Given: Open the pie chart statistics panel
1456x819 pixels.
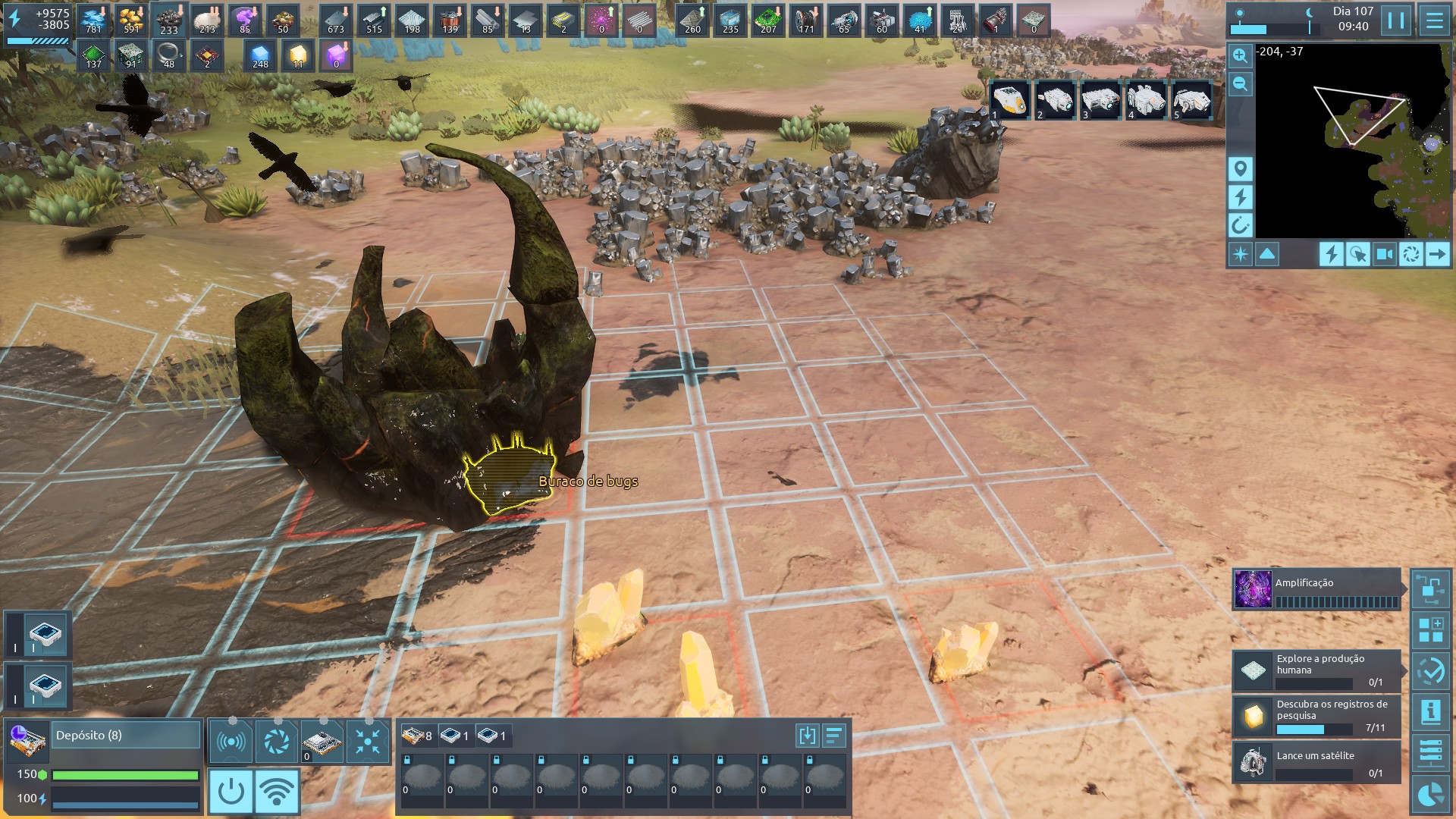Looking at the screenshot, I should 1431,795.
